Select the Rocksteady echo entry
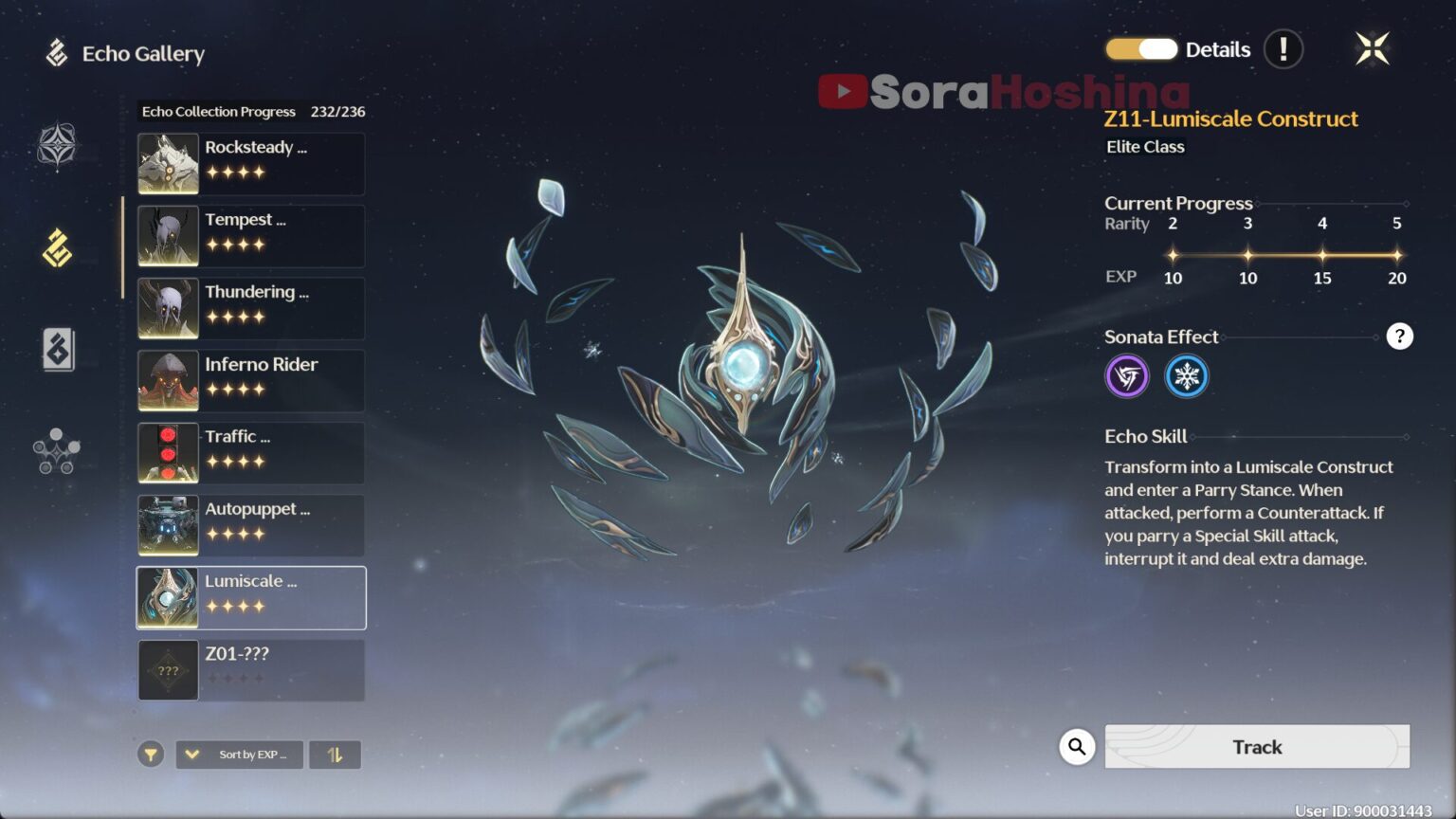The width and height of the screenshot is (1456, 819). (251, 164)
